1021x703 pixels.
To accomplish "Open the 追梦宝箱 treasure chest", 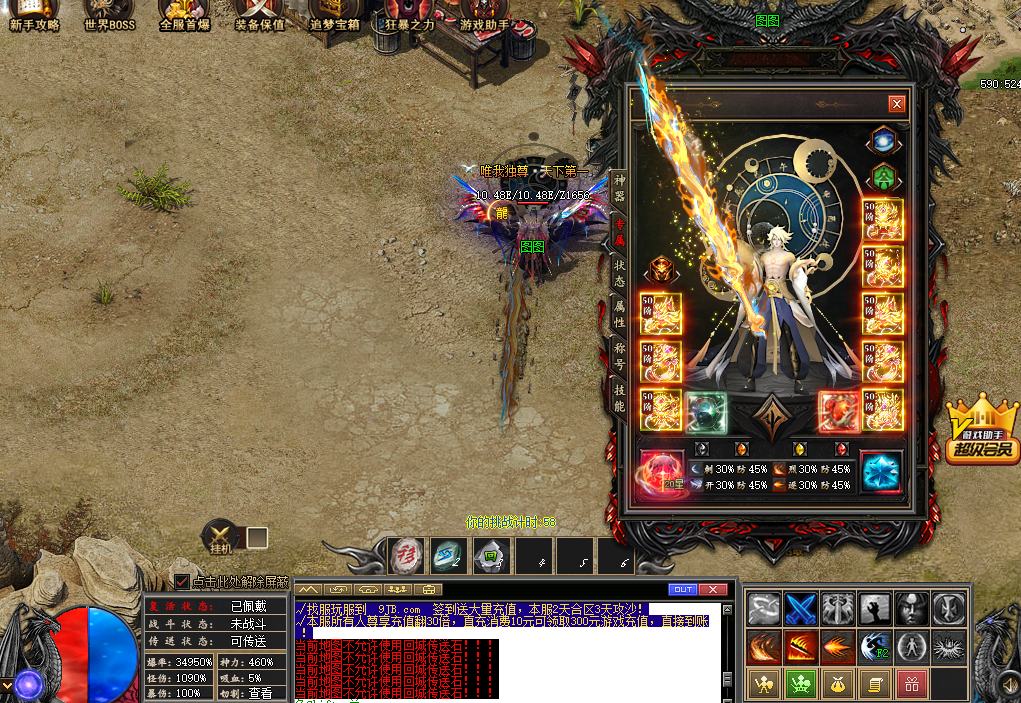I will [335, 14].
